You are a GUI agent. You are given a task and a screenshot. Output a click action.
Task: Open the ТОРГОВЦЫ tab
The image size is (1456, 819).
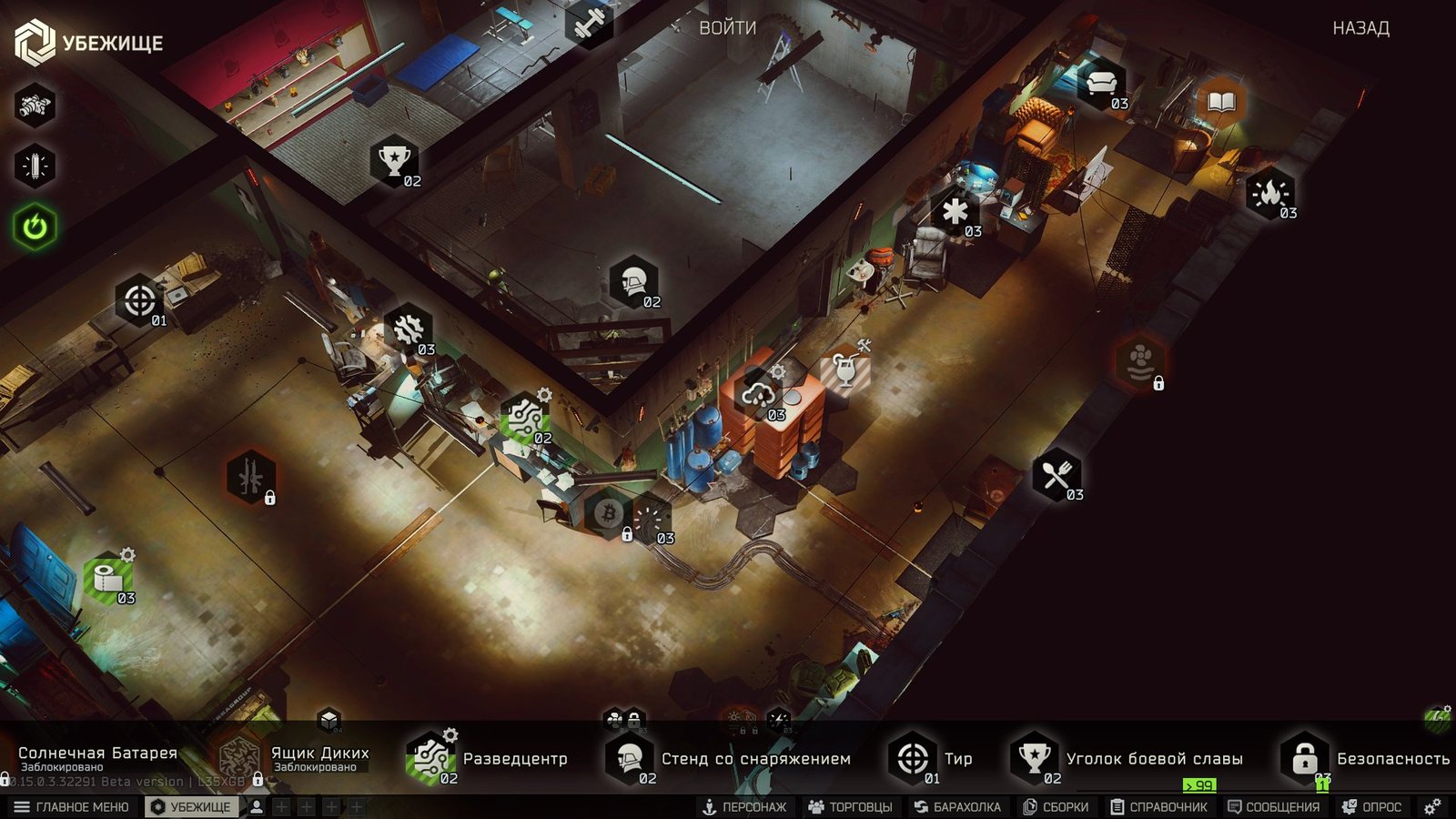pos(850,807)
